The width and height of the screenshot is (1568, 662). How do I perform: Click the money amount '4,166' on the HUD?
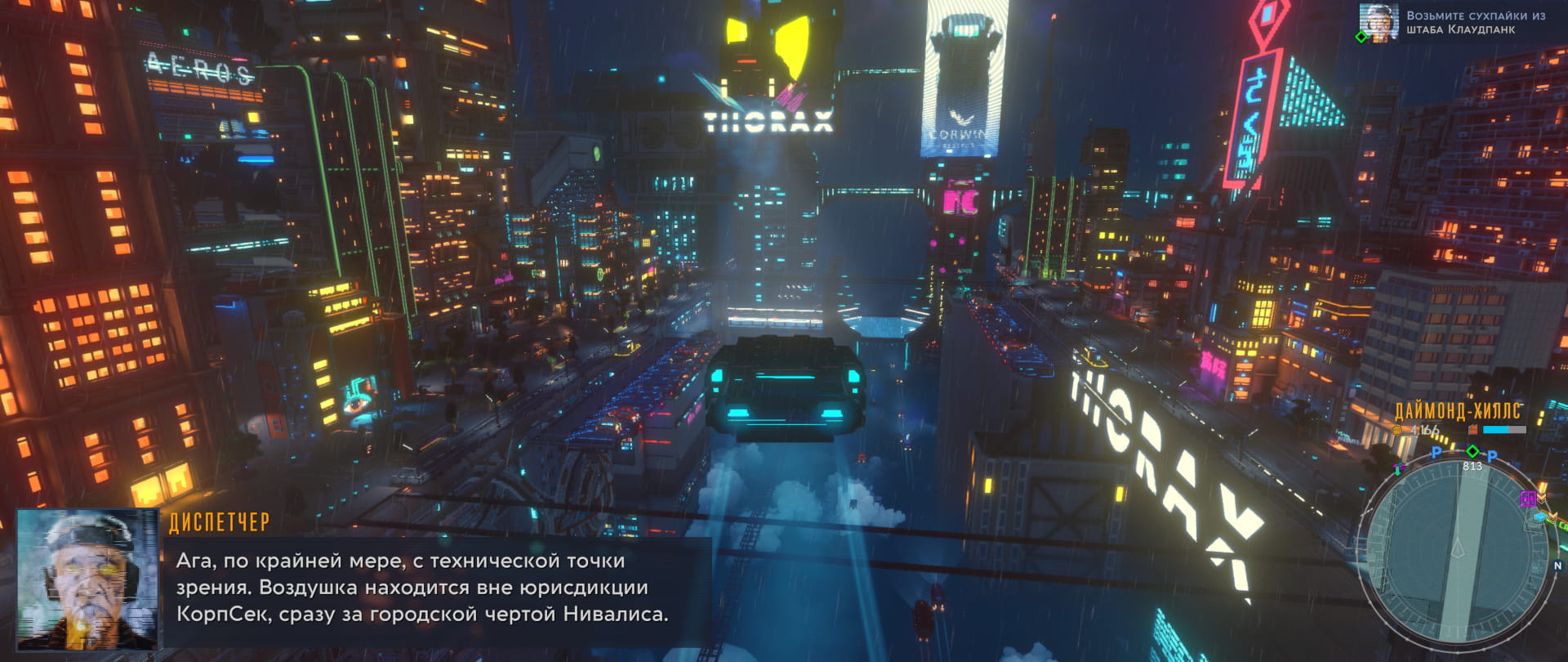tap(1424, 430)
